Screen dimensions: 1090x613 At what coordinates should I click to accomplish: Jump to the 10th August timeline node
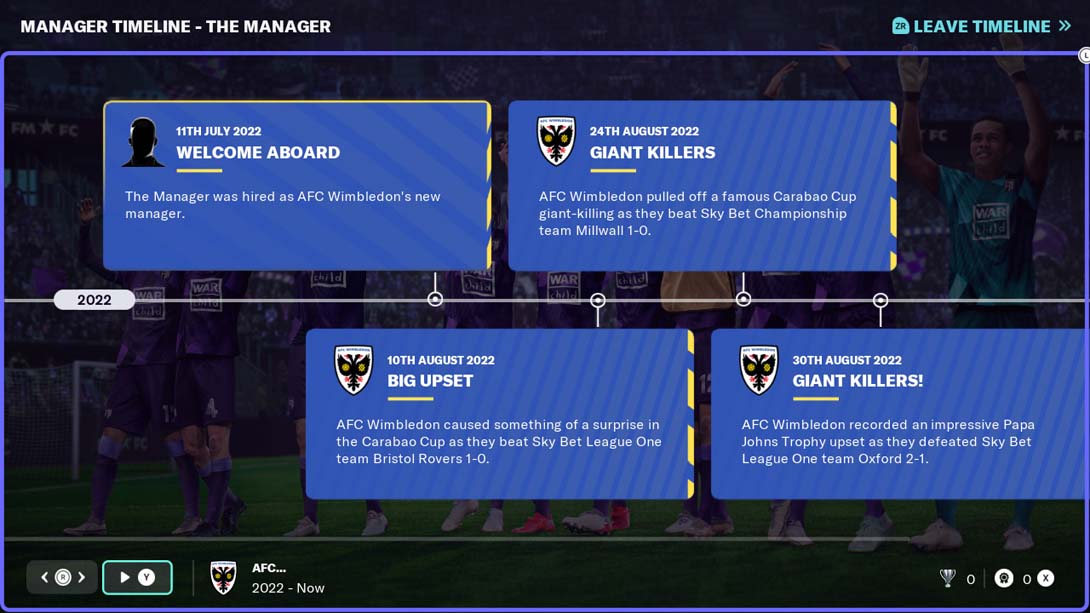point(598,300)
